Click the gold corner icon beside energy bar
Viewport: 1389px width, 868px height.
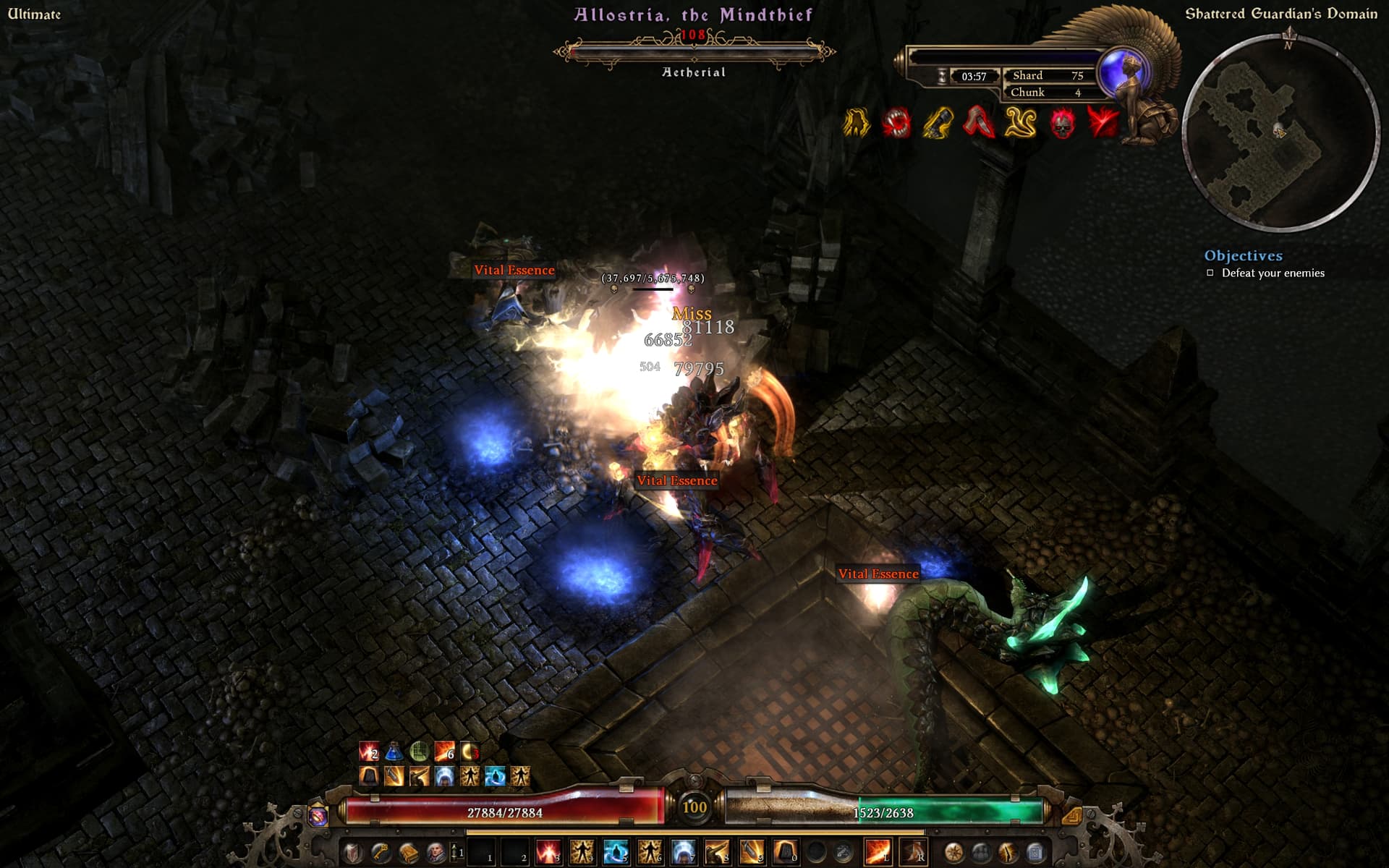click(1071, 816)
